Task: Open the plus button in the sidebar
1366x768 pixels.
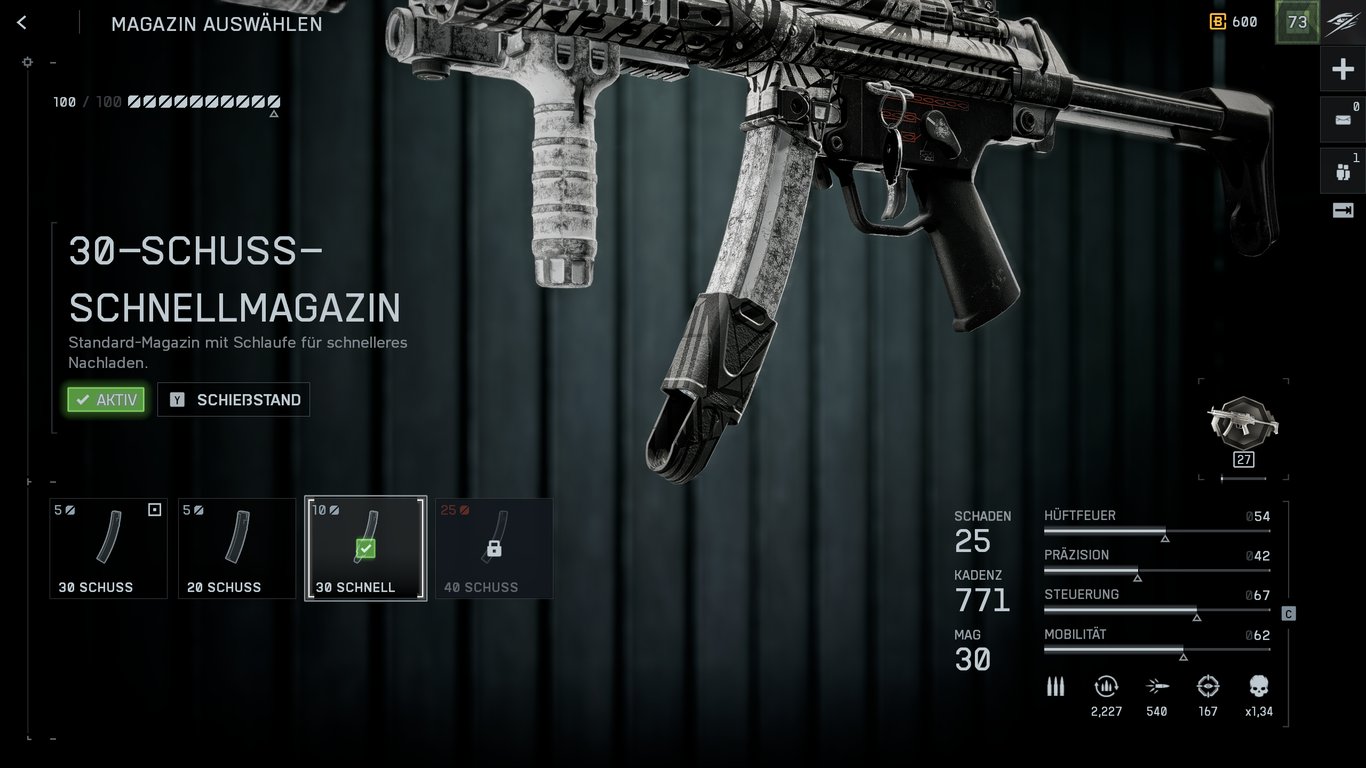Action: [1342, 69]
